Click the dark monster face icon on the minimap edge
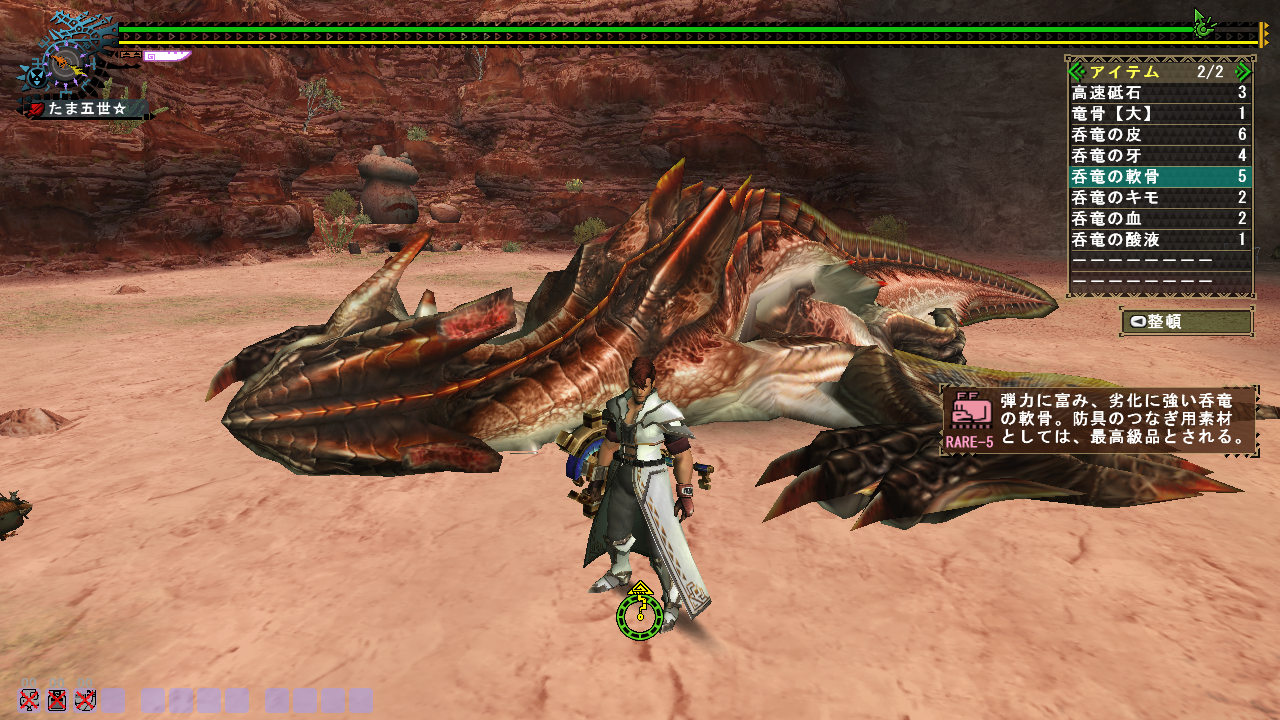 click(x=36, y=77)
